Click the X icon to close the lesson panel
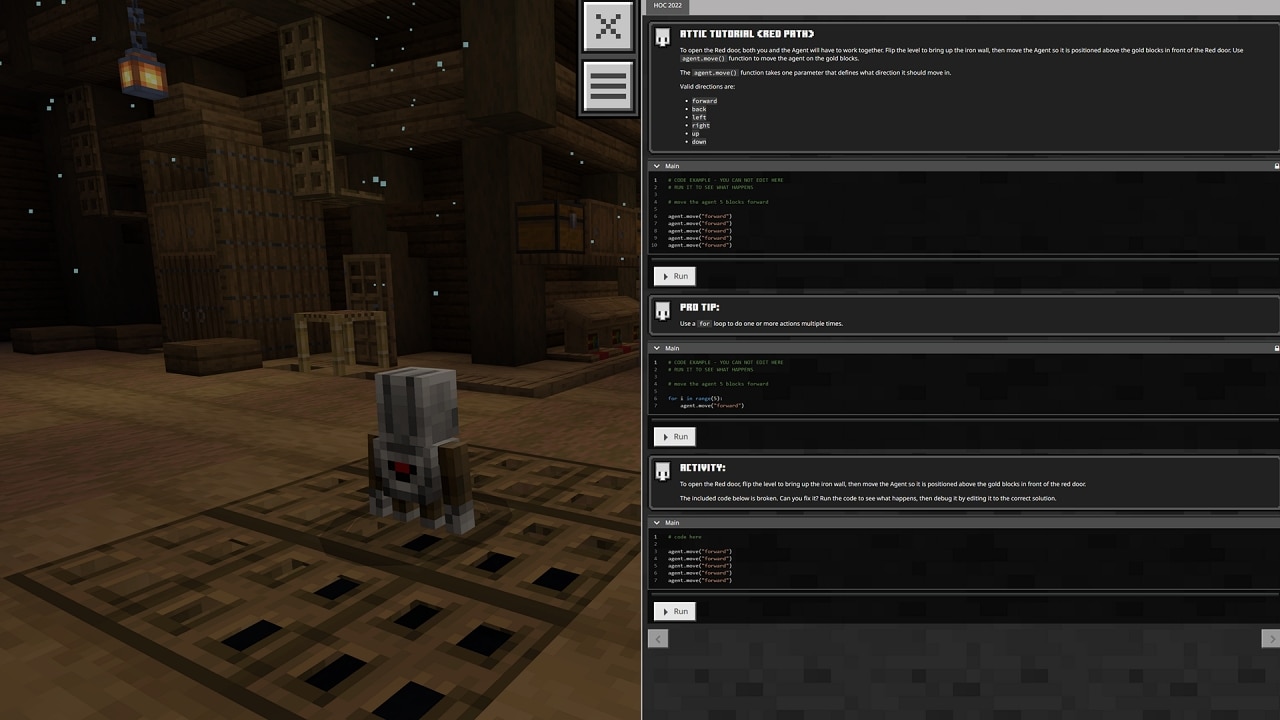1280x720 pixels. tap(608, 27)
